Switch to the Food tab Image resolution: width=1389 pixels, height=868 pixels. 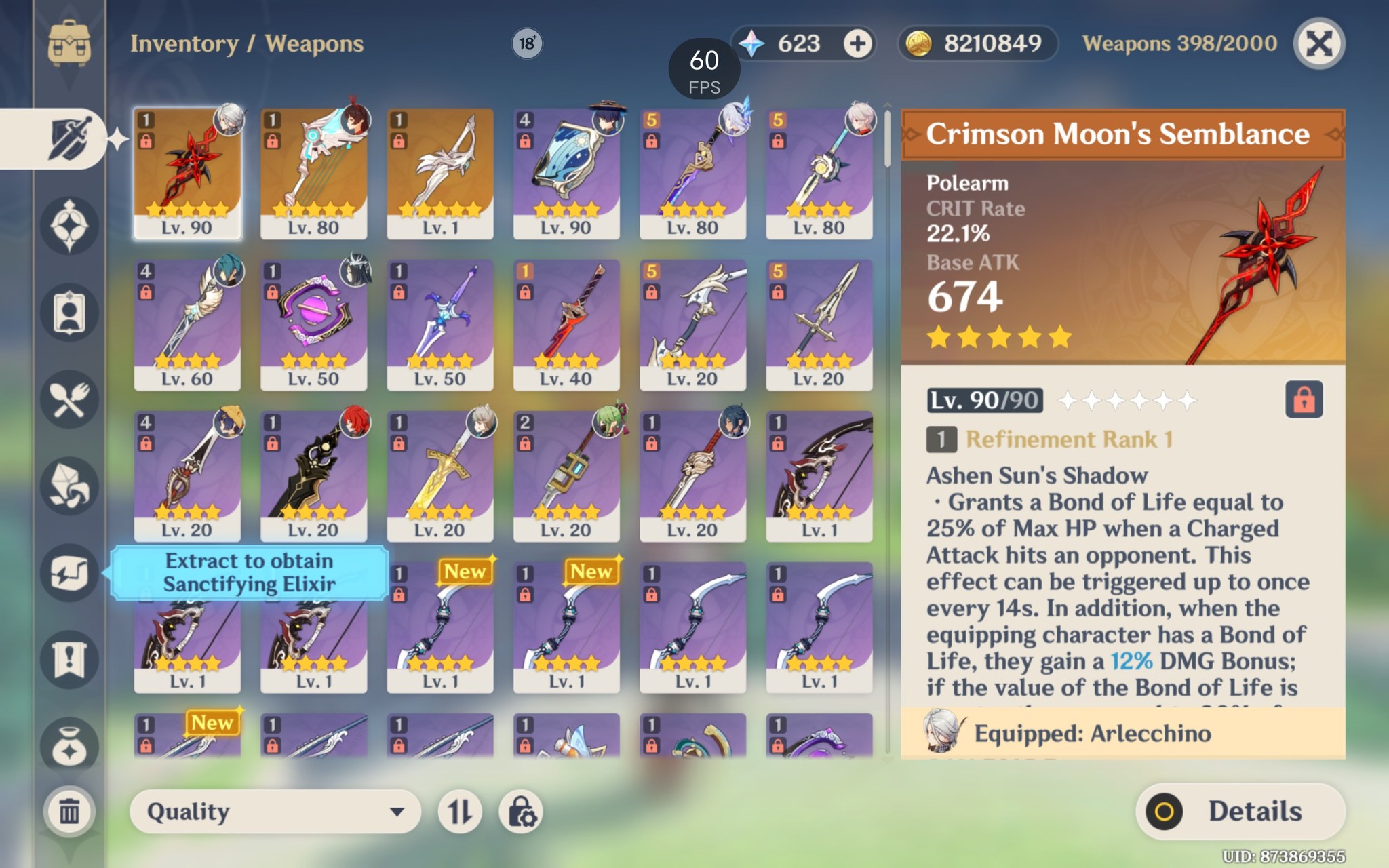click(x=69, y=399)
